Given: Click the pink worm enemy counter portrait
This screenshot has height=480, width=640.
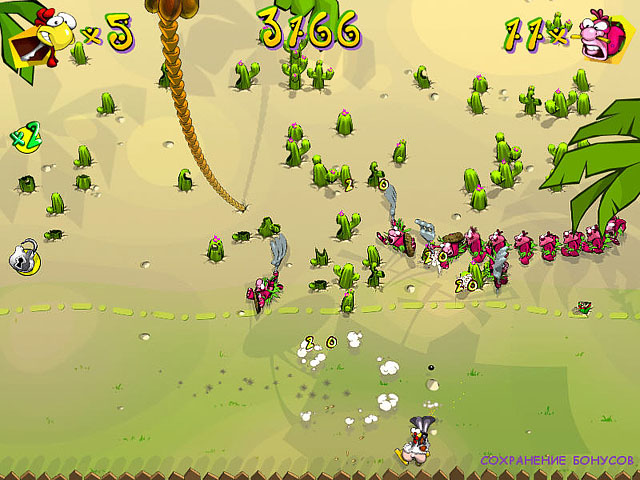Looking at the screenshot, I should (603, 35).
